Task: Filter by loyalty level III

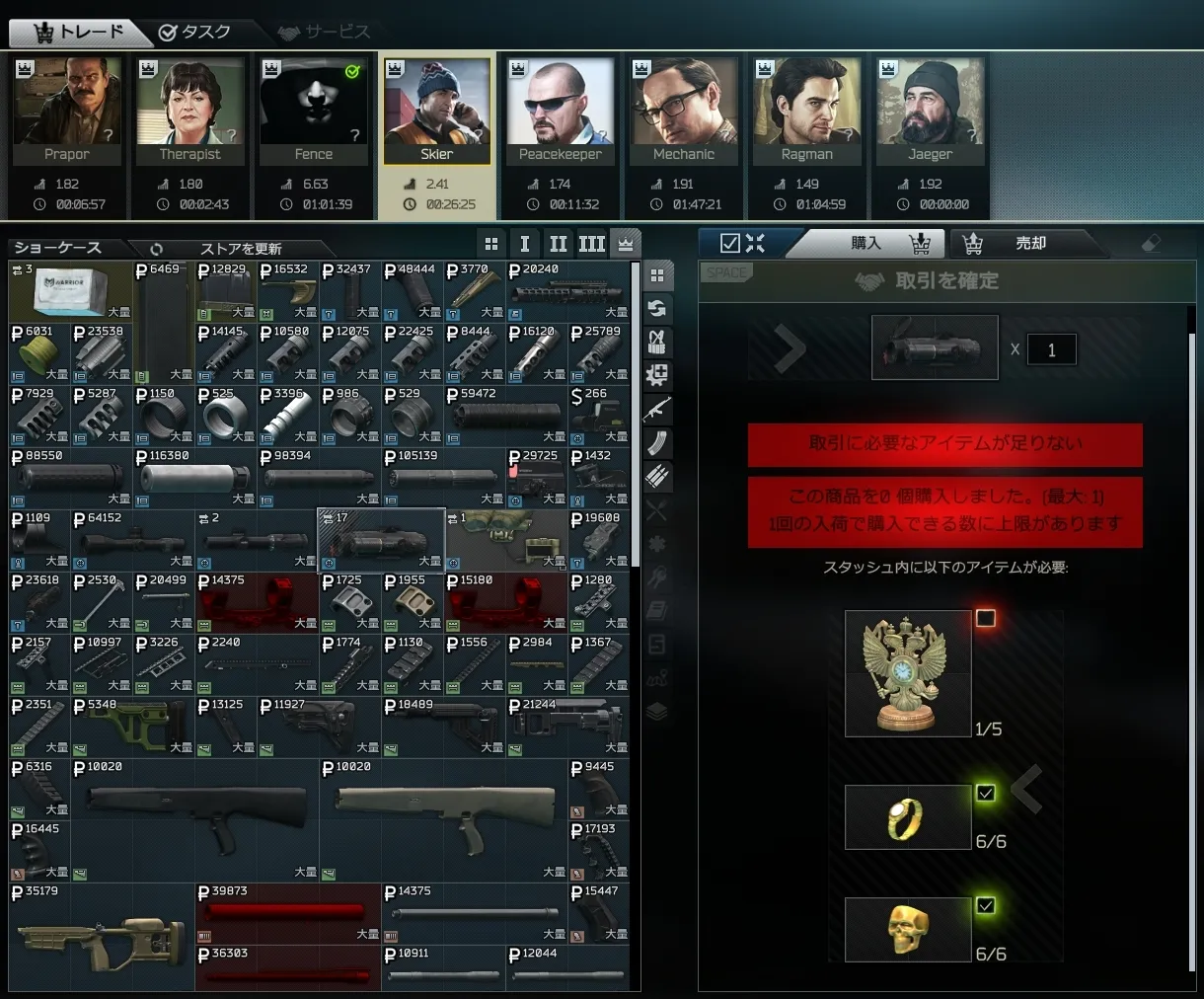Action: tap(592, 244)
